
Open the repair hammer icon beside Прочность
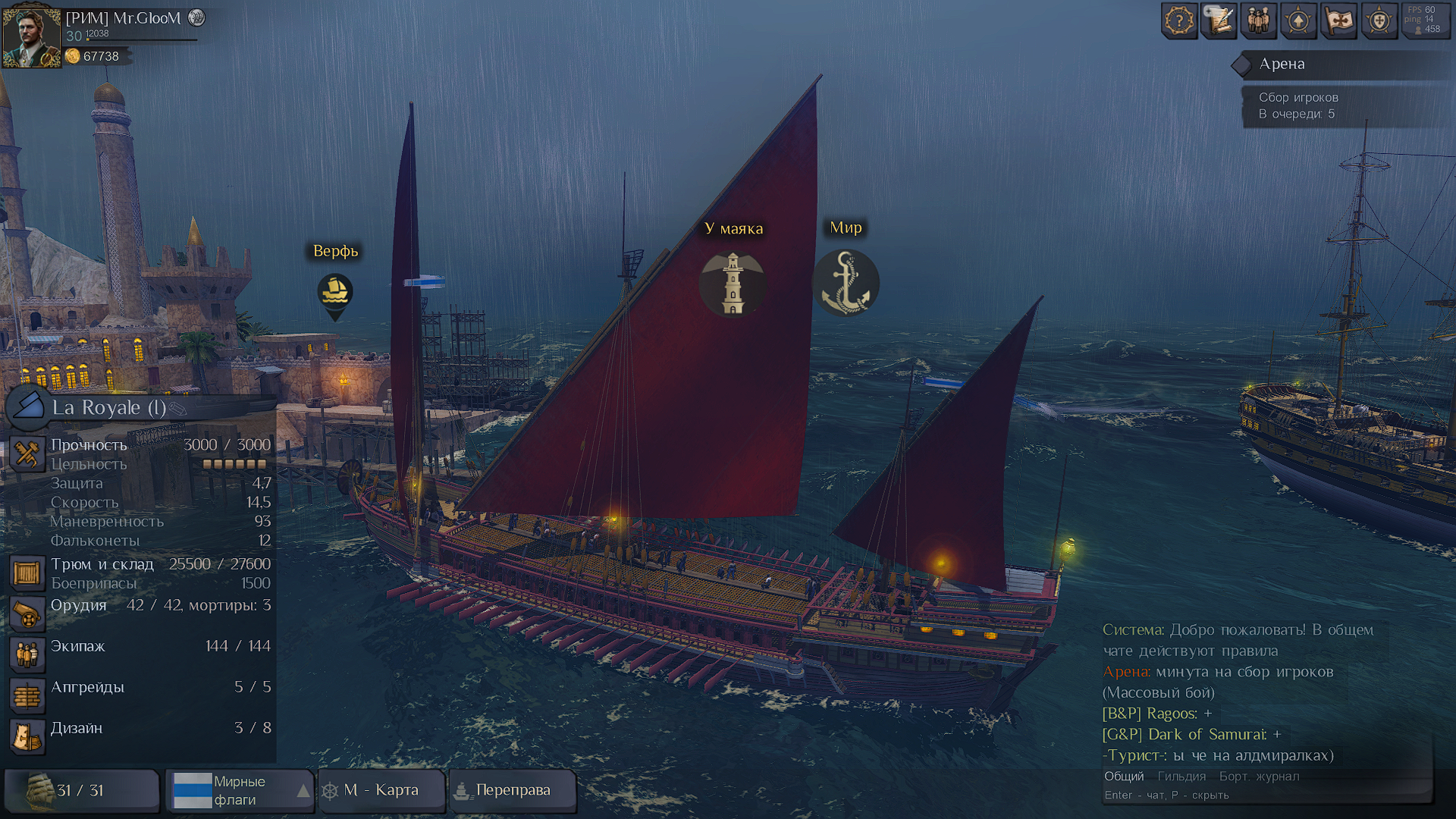(27, 453)
